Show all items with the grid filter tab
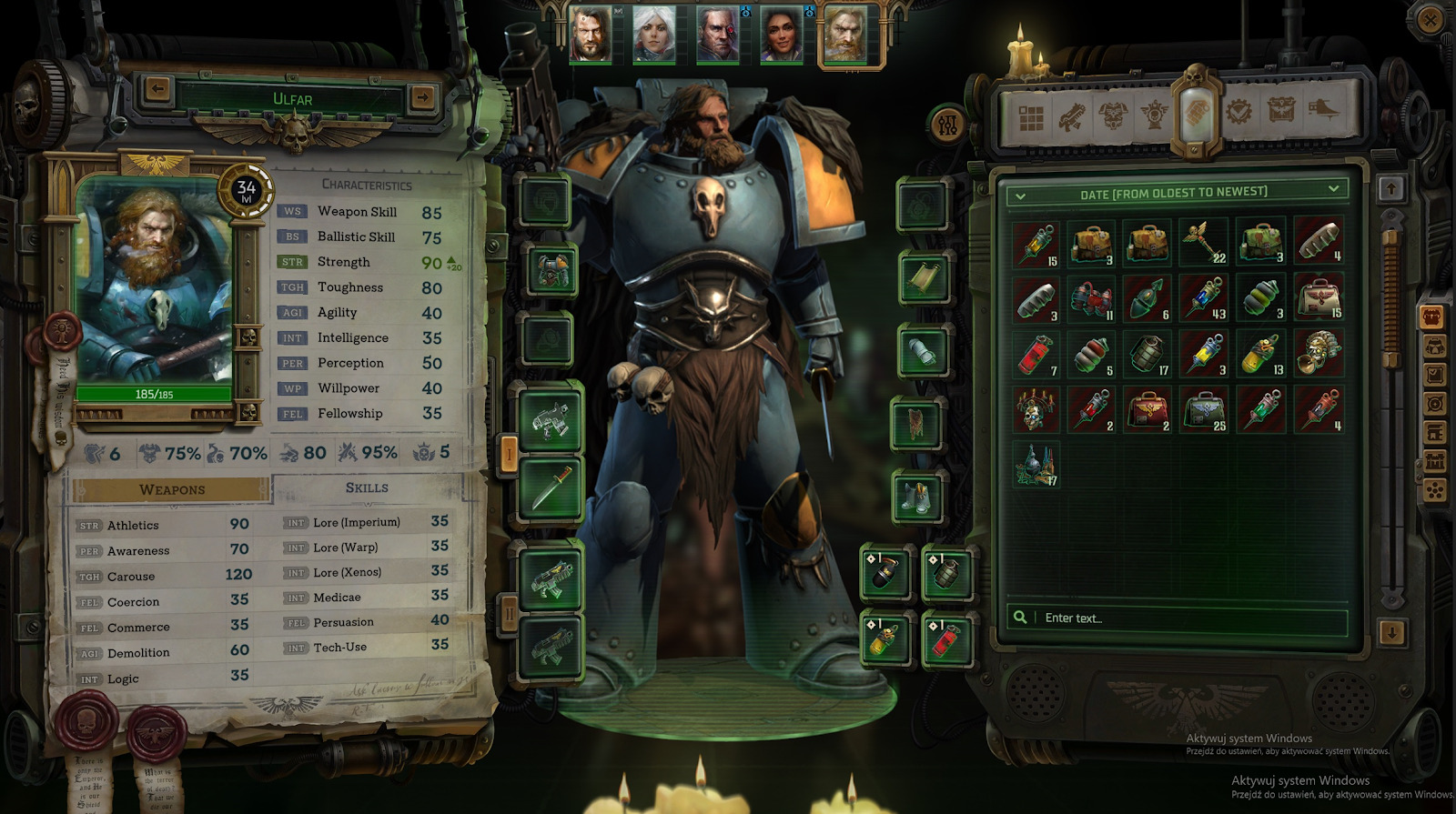1456x814 pixels. pos(1031,117)
